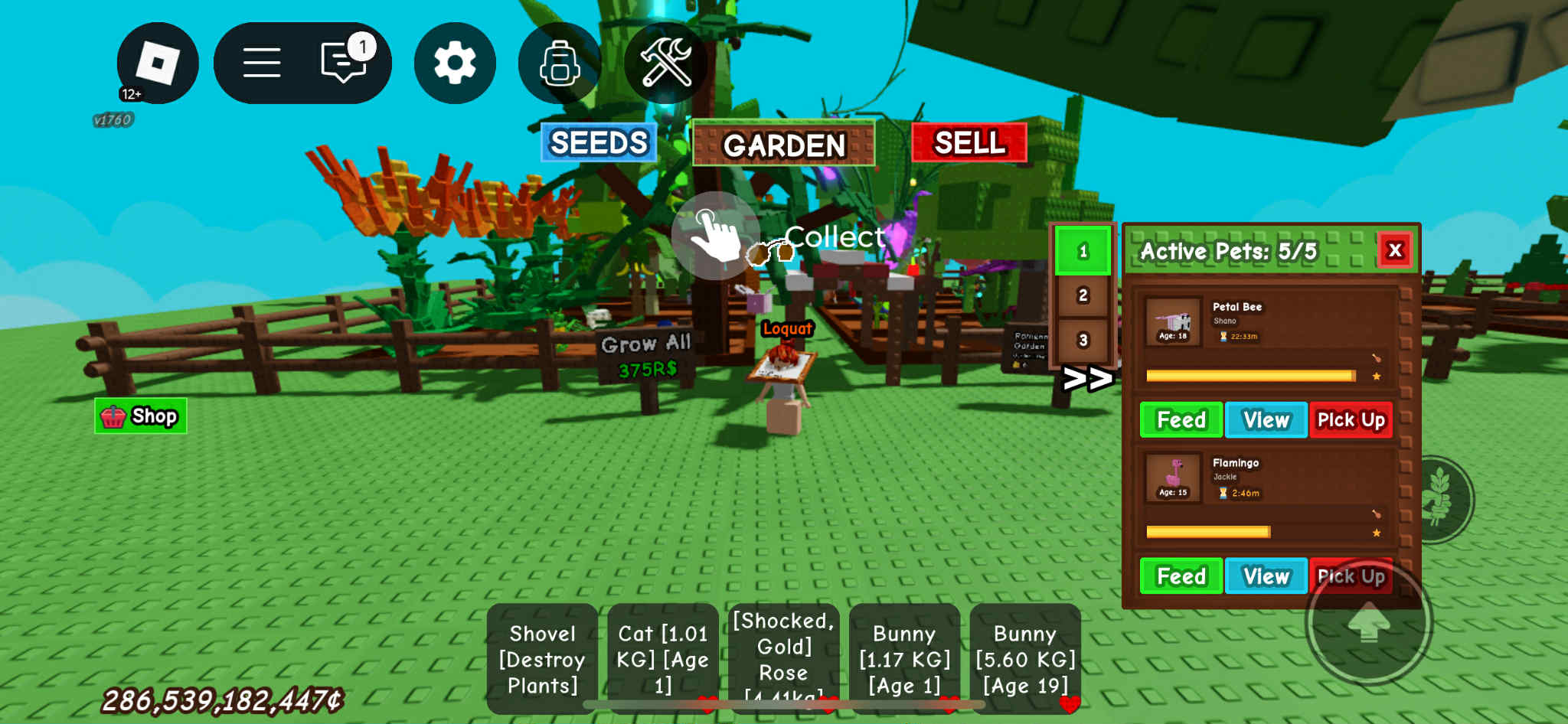Viewport: 1568px width, 724px height.
Task: Open the Roblox main menu logo
Action: [x=157, y=63]
